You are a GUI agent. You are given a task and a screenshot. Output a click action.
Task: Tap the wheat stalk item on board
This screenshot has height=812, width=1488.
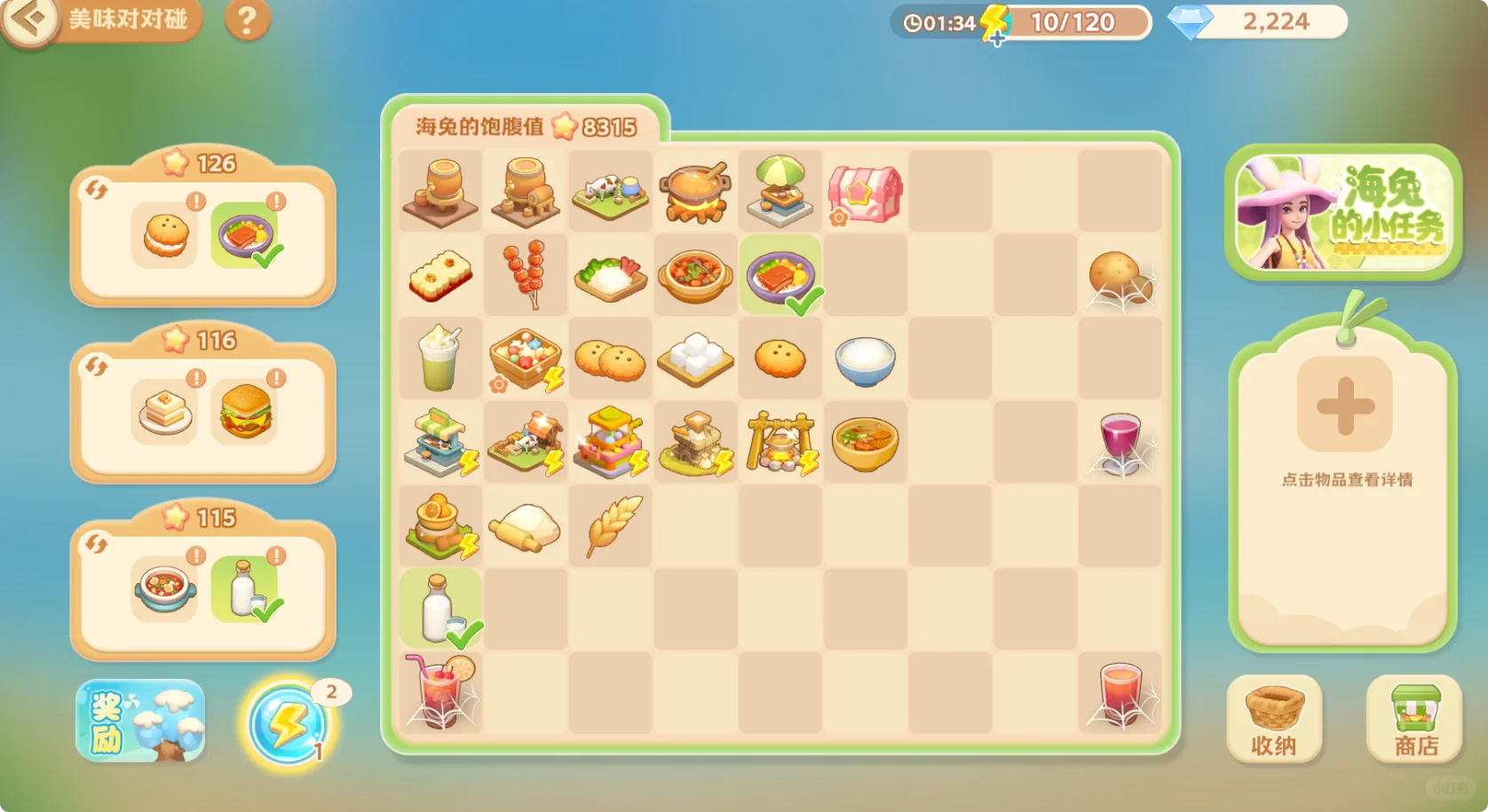click(611, 524)
